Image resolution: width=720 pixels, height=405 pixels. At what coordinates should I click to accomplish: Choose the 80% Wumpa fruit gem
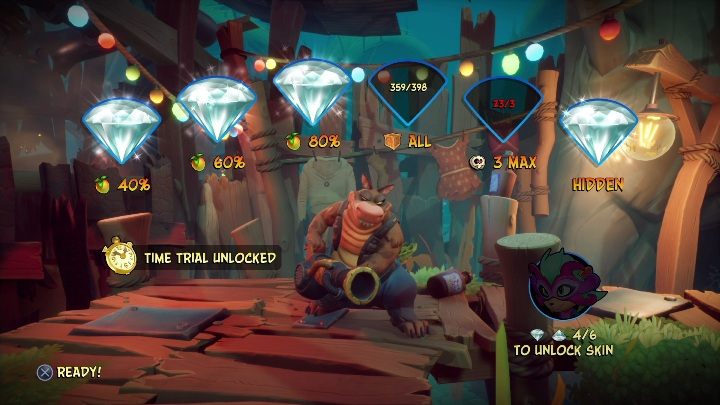pos(310,92)
